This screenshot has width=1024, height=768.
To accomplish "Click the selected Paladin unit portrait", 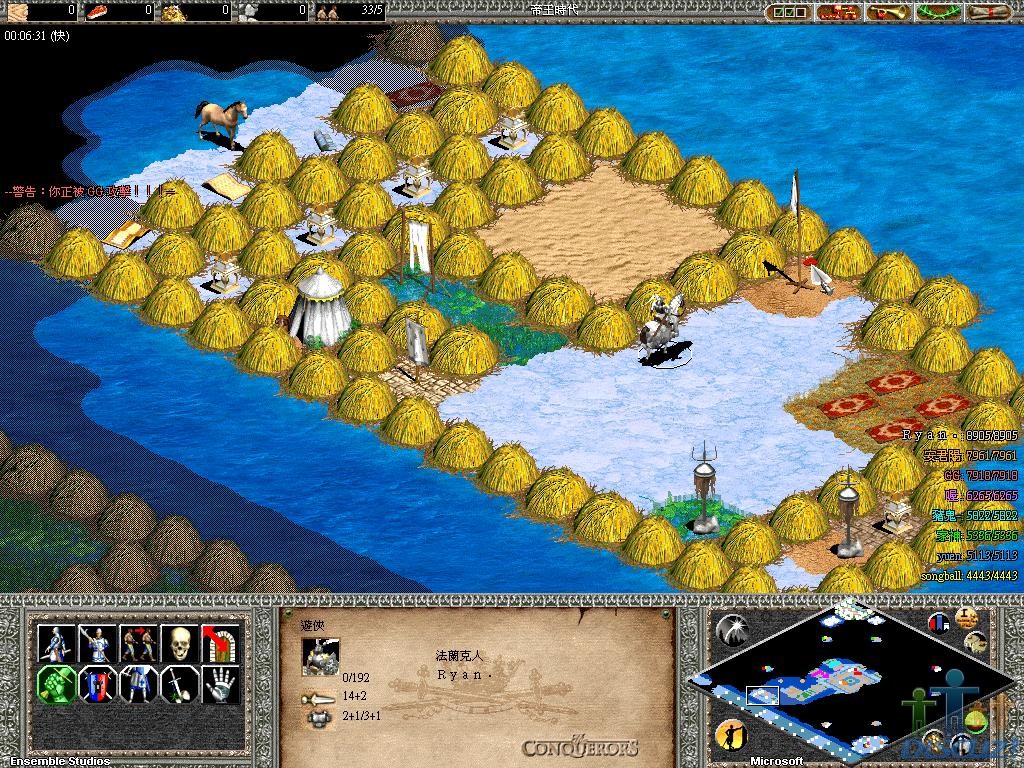I will tap(321, 657).
